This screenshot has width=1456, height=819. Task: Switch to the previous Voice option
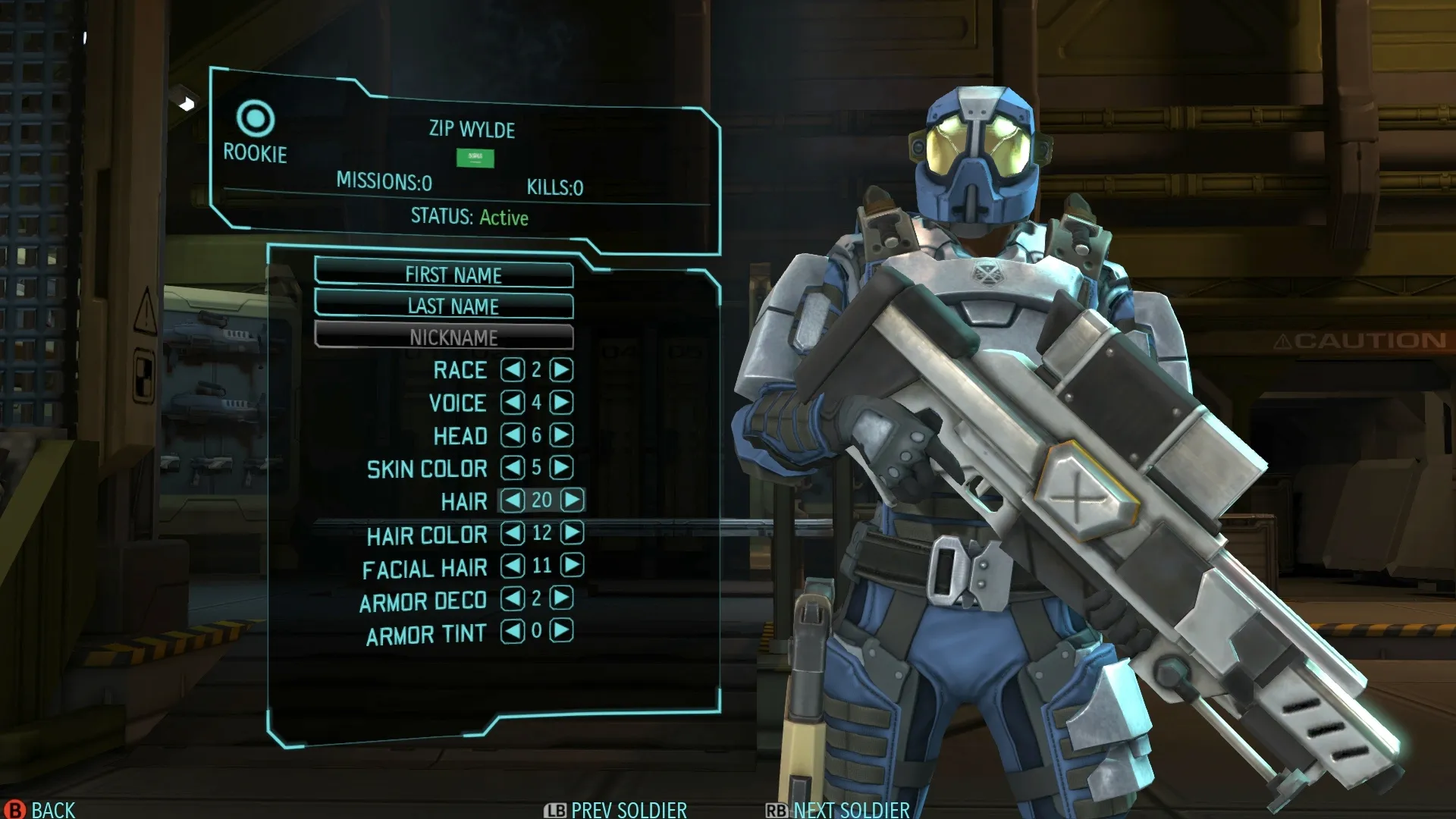[x=513, y=403]
